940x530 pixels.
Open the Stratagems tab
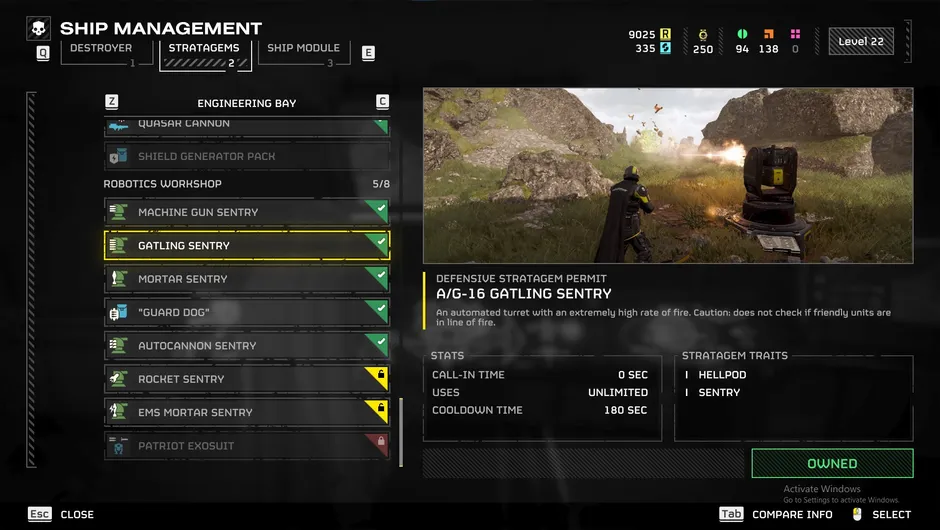pos(204,50)
